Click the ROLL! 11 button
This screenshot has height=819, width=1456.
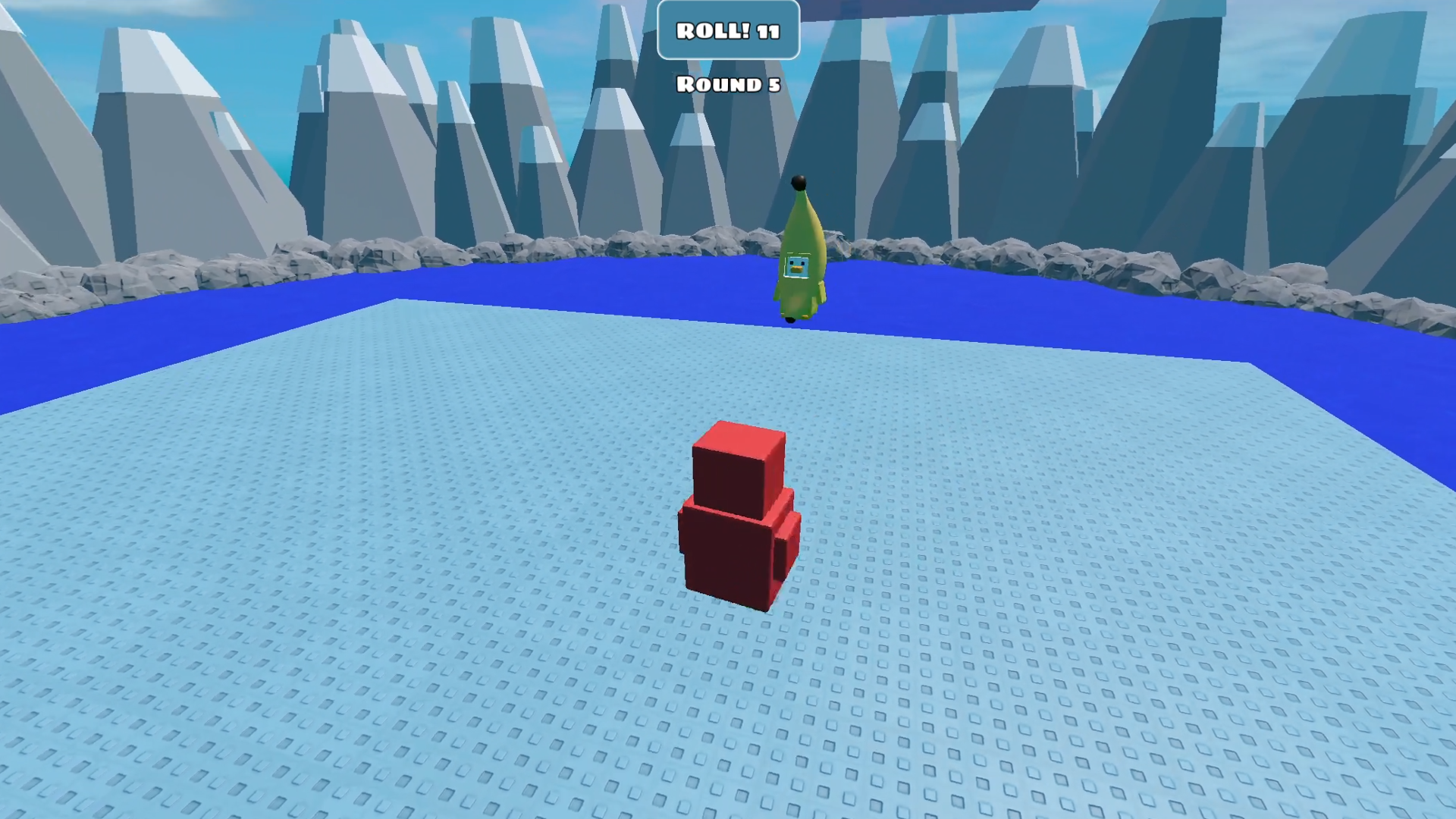(x=728, y=32)
